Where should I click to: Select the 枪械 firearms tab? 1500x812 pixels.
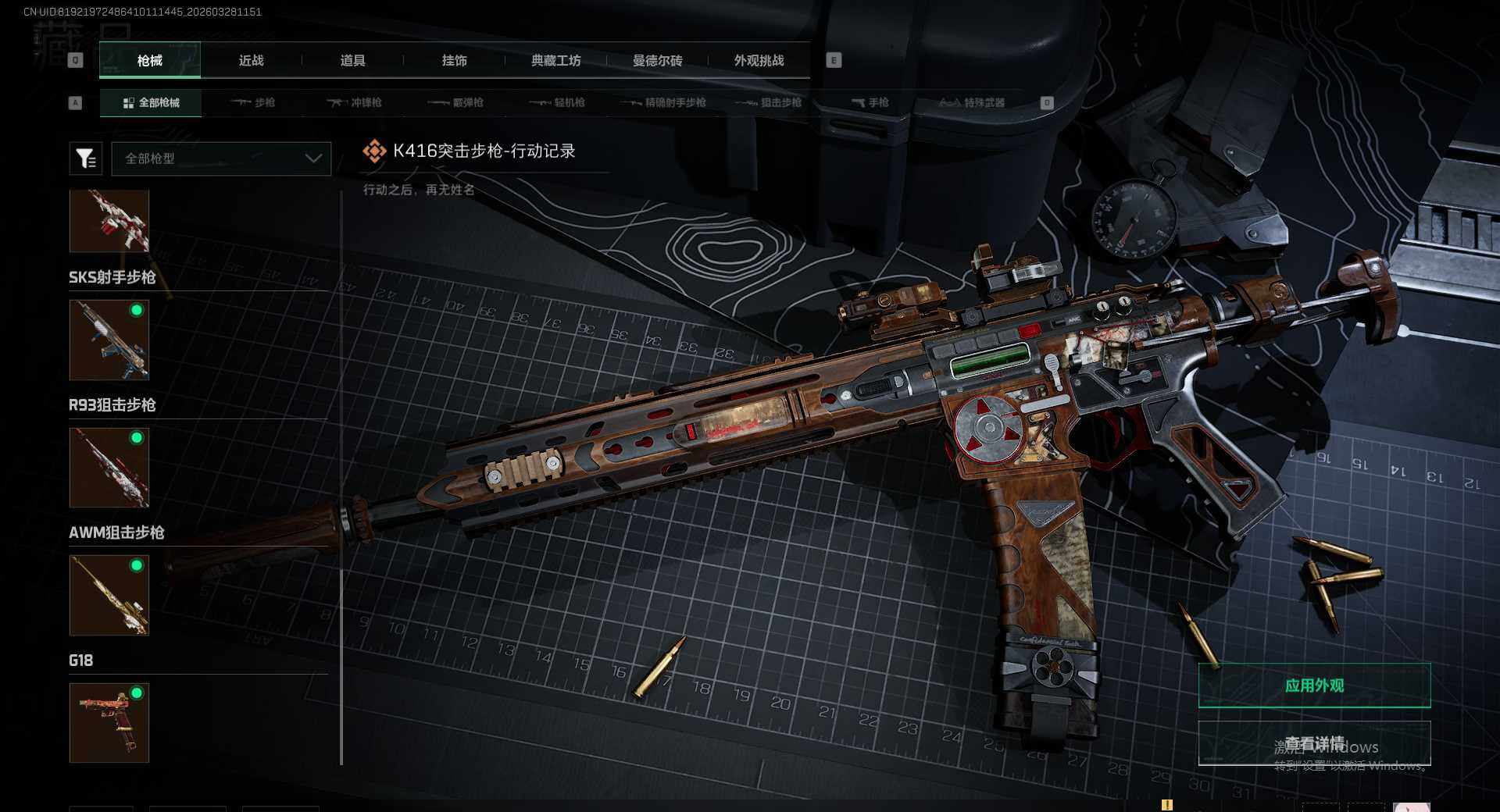[x=150, y=61]
